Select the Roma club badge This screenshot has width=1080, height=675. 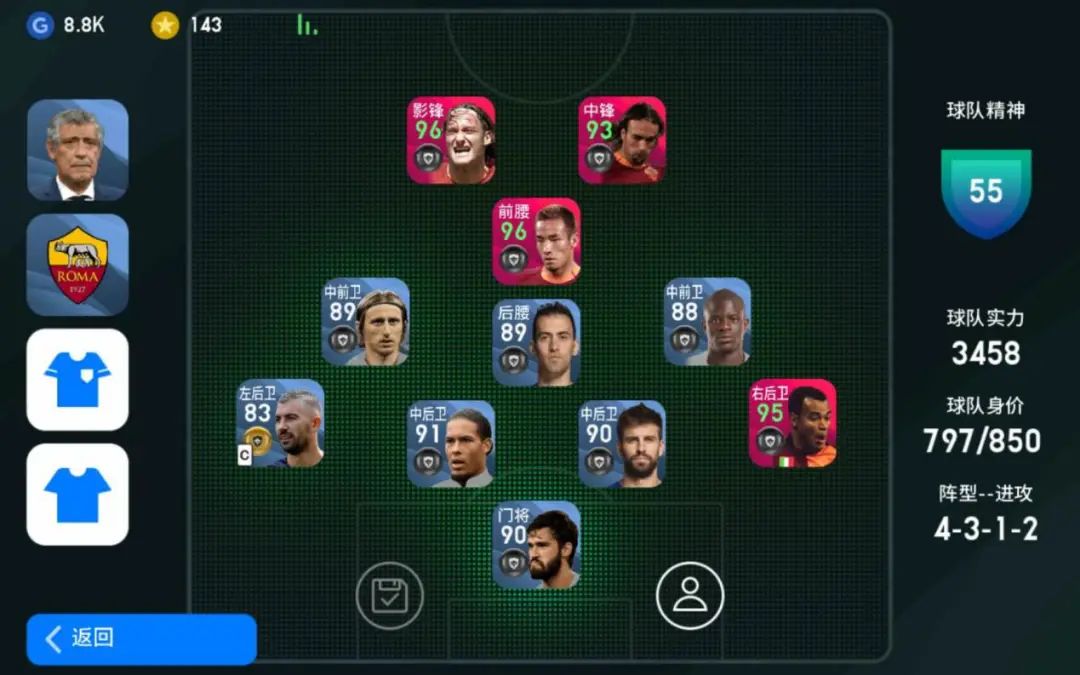point(77,264)
